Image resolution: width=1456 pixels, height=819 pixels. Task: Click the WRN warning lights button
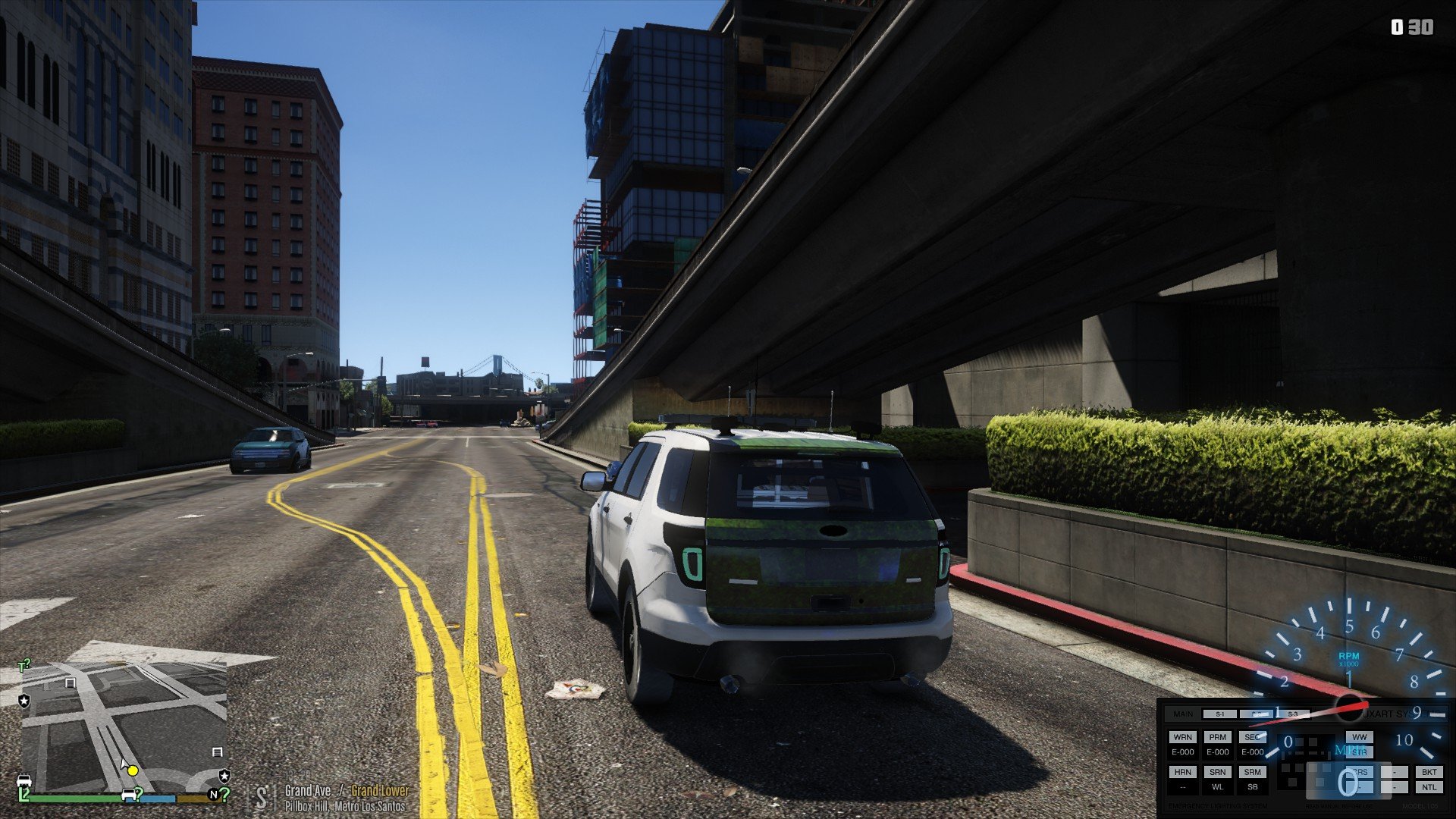coord(1182,737)
